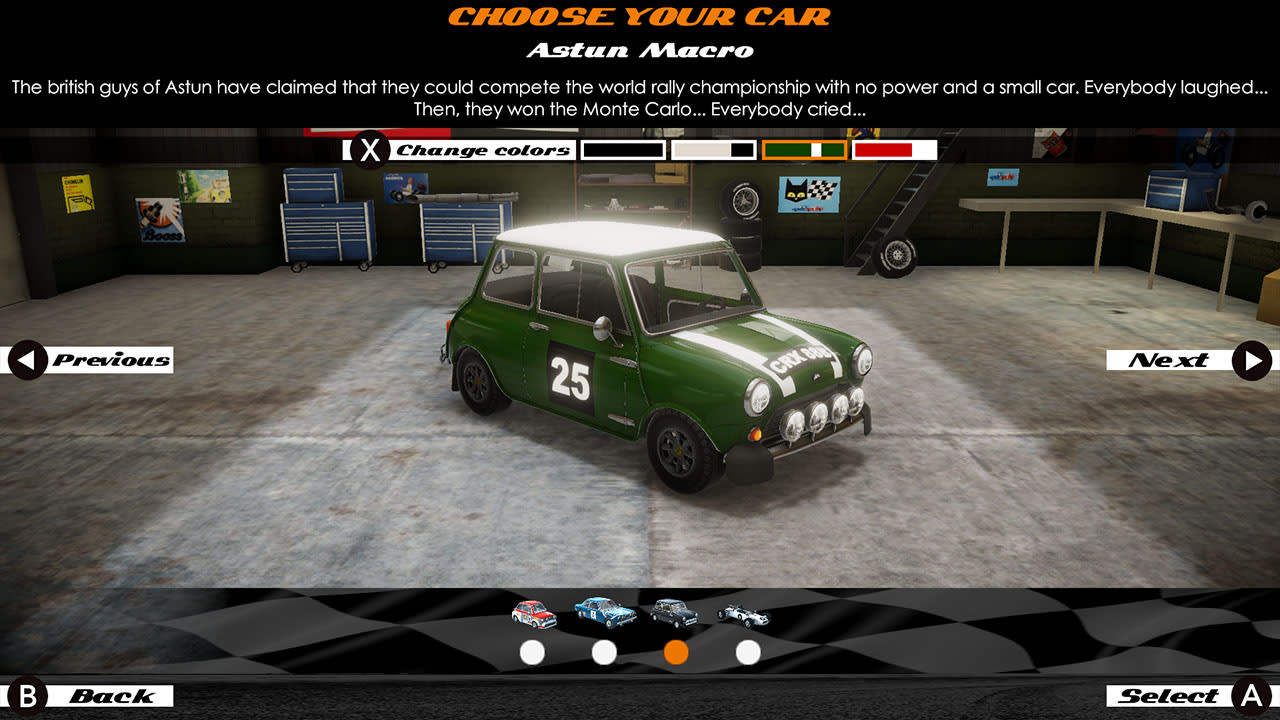Pick the white and black color swatch
The width and height of the screenshot is (1280, 720).
click(x=712, y=150)
